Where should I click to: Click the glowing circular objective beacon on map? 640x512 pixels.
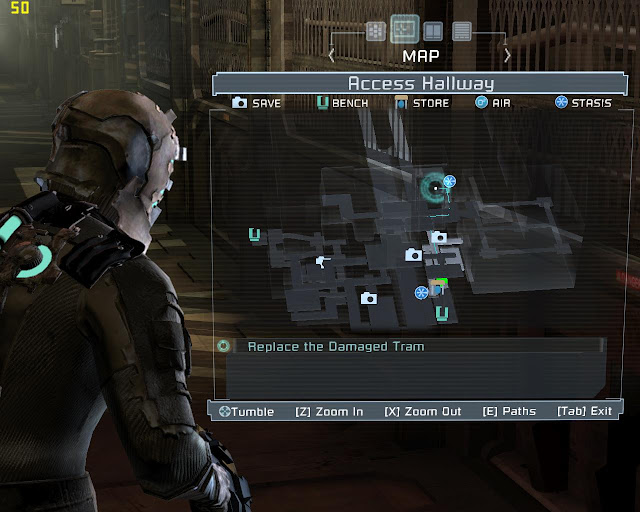click(435, 187)
